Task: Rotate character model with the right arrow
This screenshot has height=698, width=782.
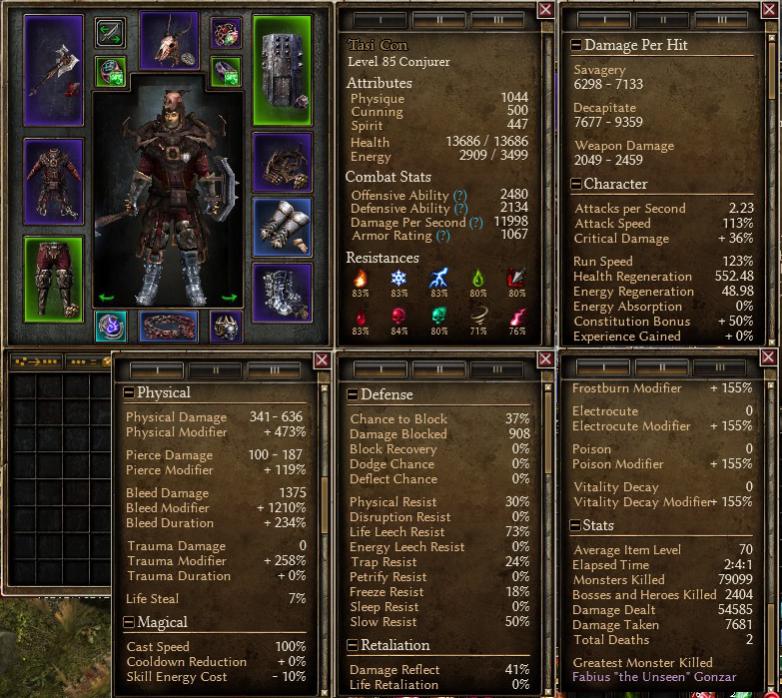Action: [x=229, y=297]
